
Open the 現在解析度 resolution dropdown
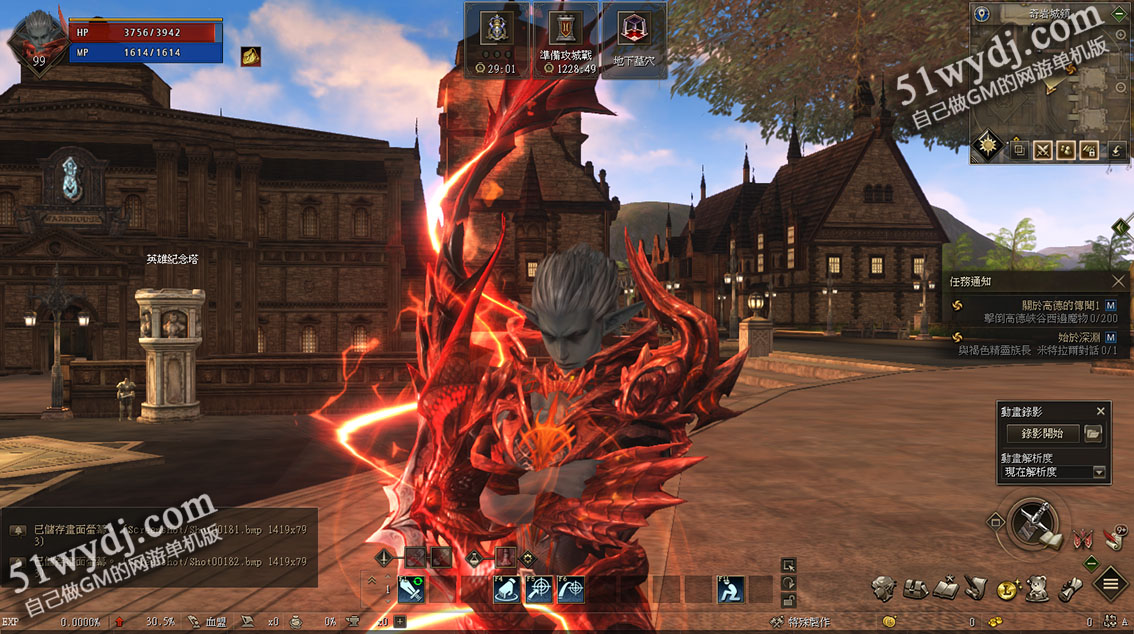(x=1099, y=472)
